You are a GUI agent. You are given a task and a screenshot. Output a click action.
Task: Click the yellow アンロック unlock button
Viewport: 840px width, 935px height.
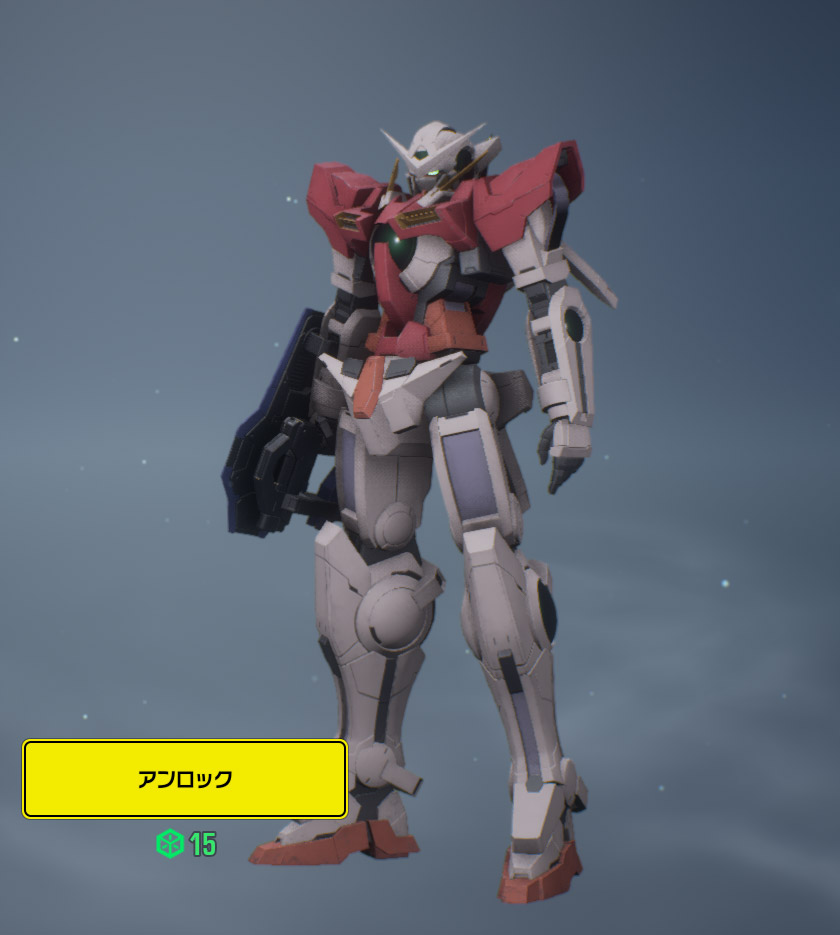pos(185,779)
